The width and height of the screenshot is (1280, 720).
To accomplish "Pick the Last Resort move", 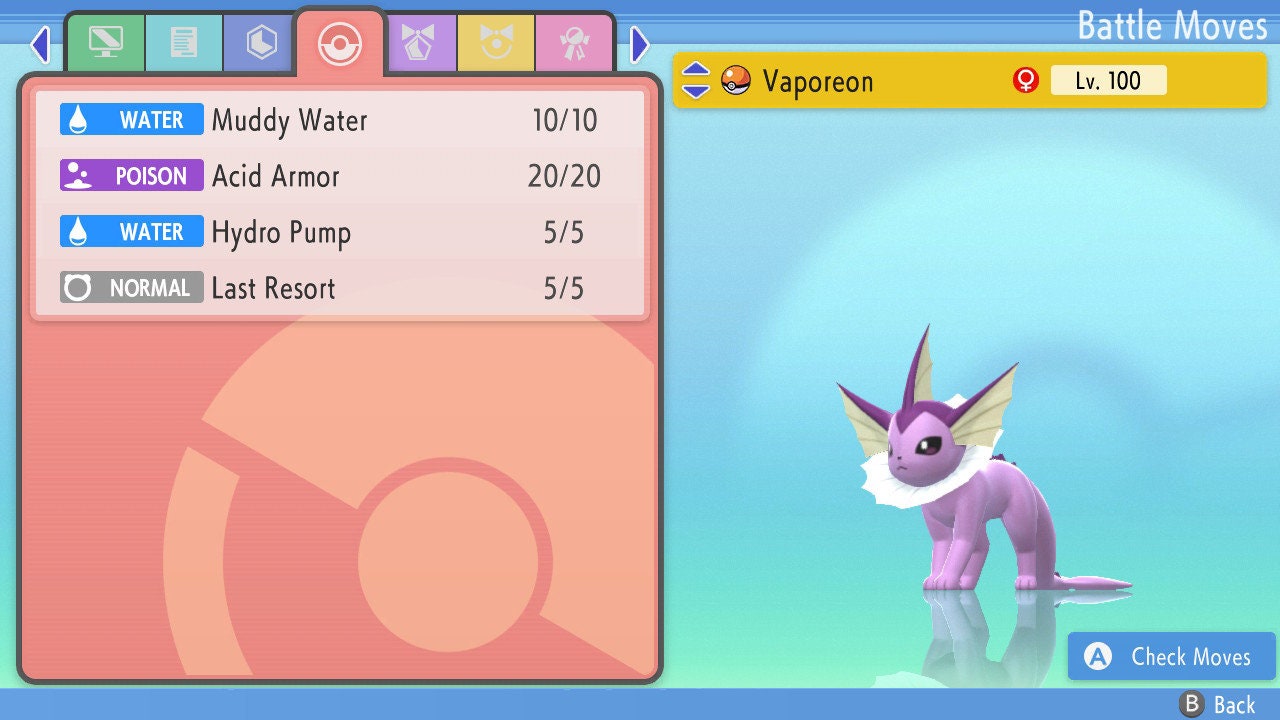I will point(340,289).
